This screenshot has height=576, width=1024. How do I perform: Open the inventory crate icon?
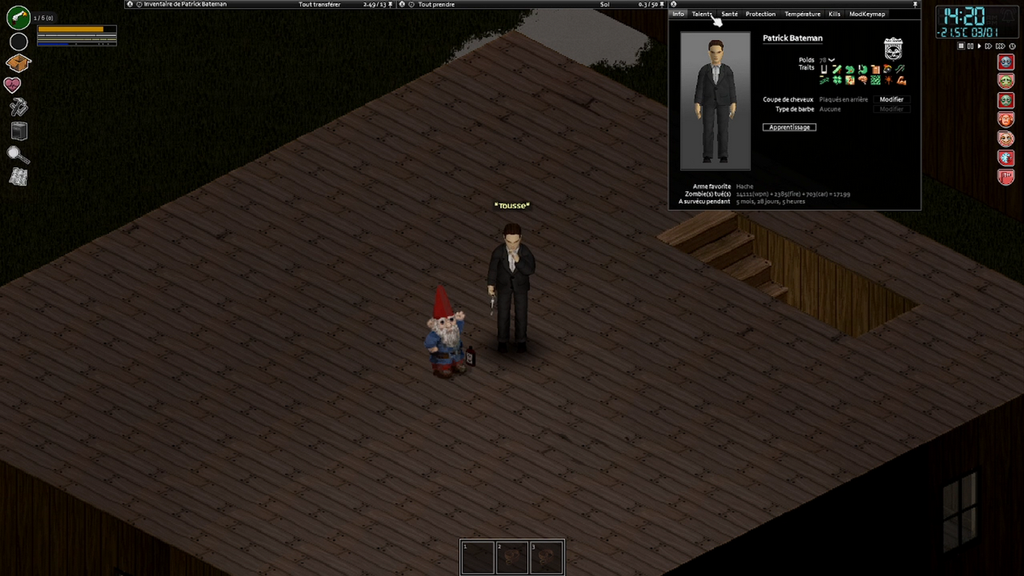[x=18, y=63]
